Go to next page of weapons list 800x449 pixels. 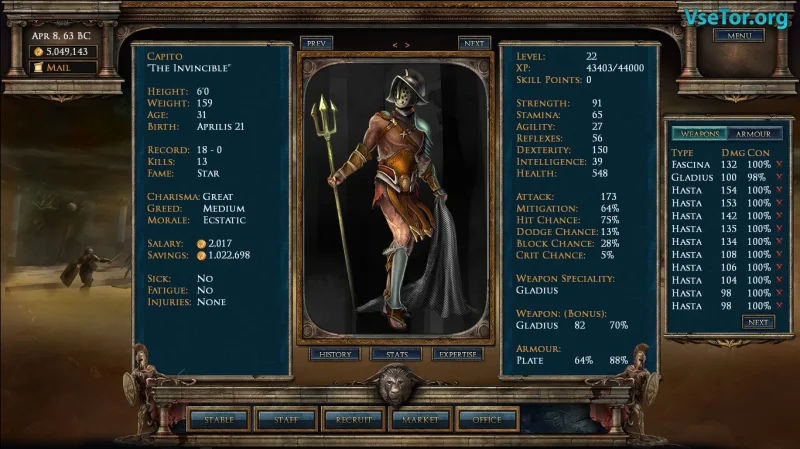757,322
